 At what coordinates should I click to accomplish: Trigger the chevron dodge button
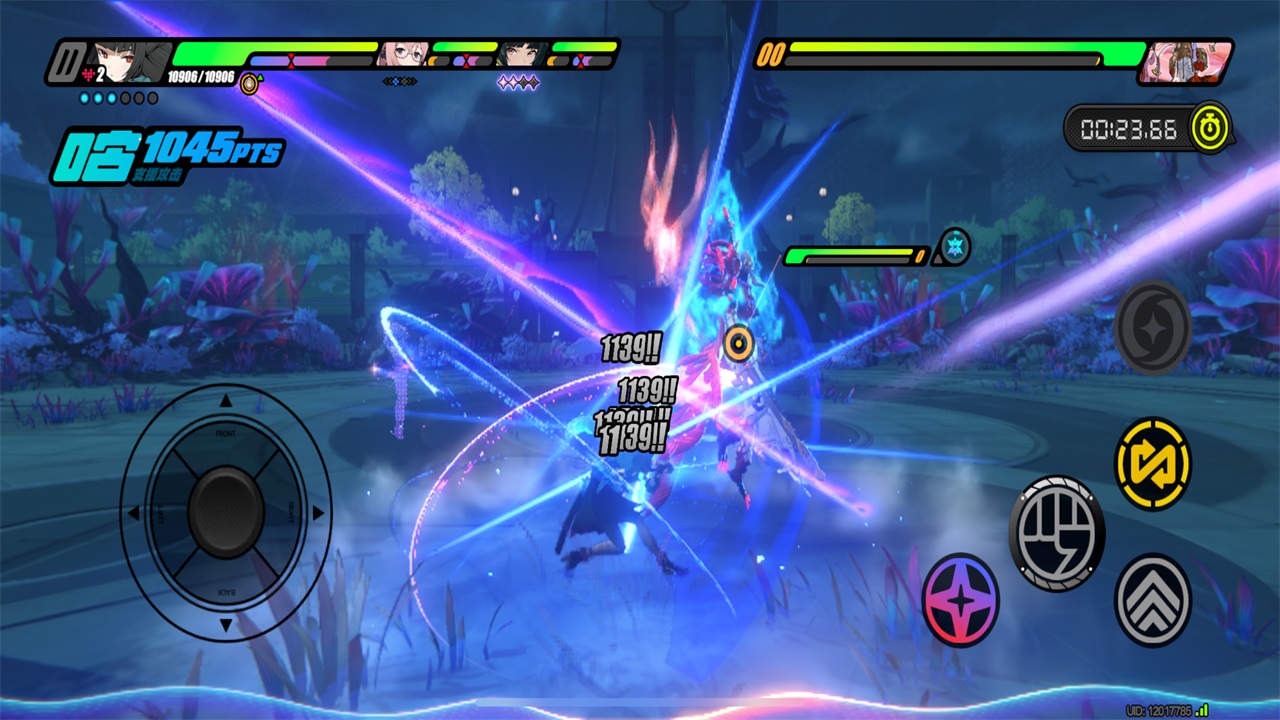coord(1153,599)
